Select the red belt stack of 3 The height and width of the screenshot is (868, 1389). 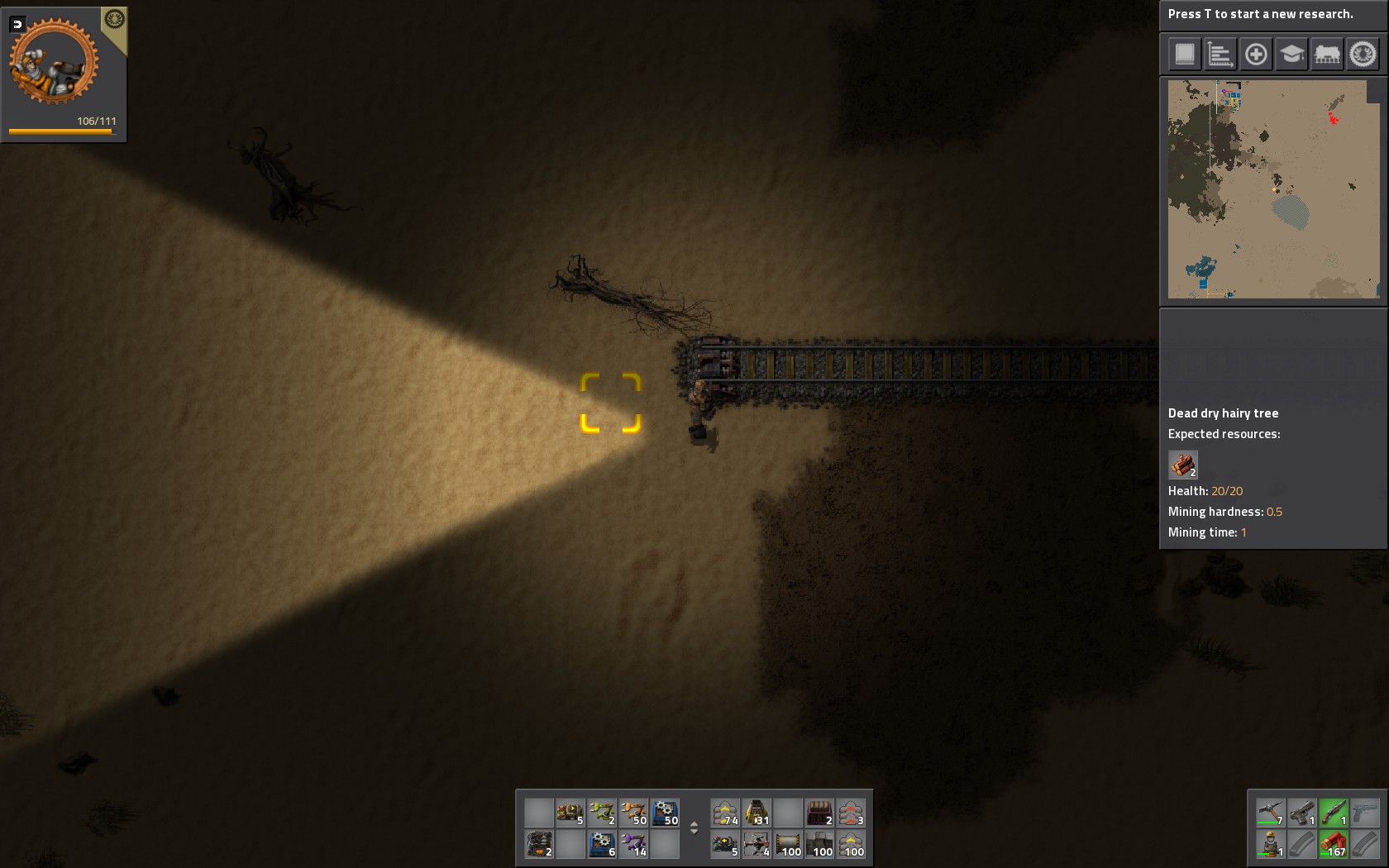pyautogui.click(x=851, y=813)
